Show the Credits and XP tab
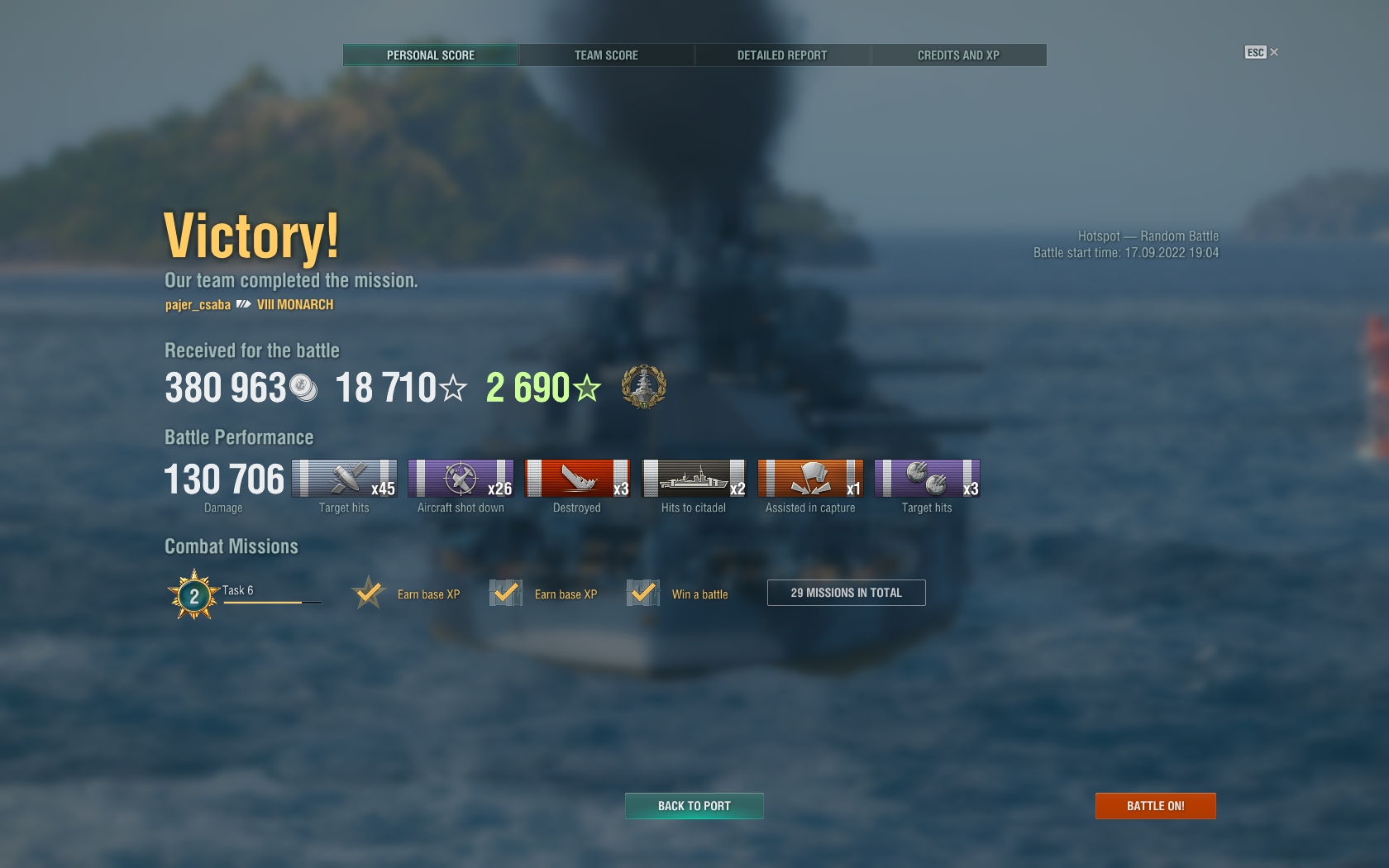The height and width of the screenshot is (868, 1389). click(x=958, y=55)
